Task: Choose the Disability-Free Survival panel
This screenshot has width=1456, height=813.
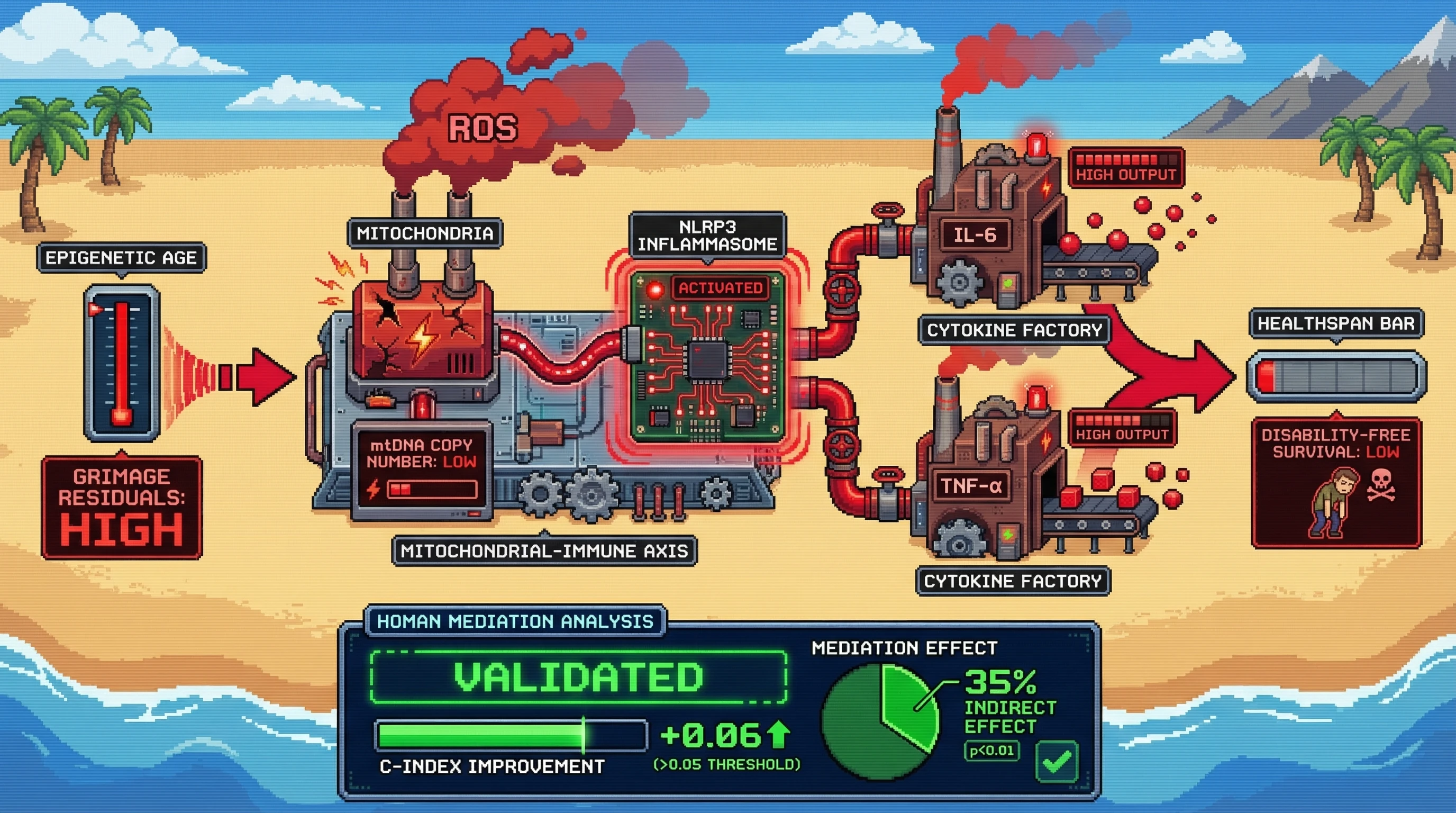Action: tap(1335, 482)
